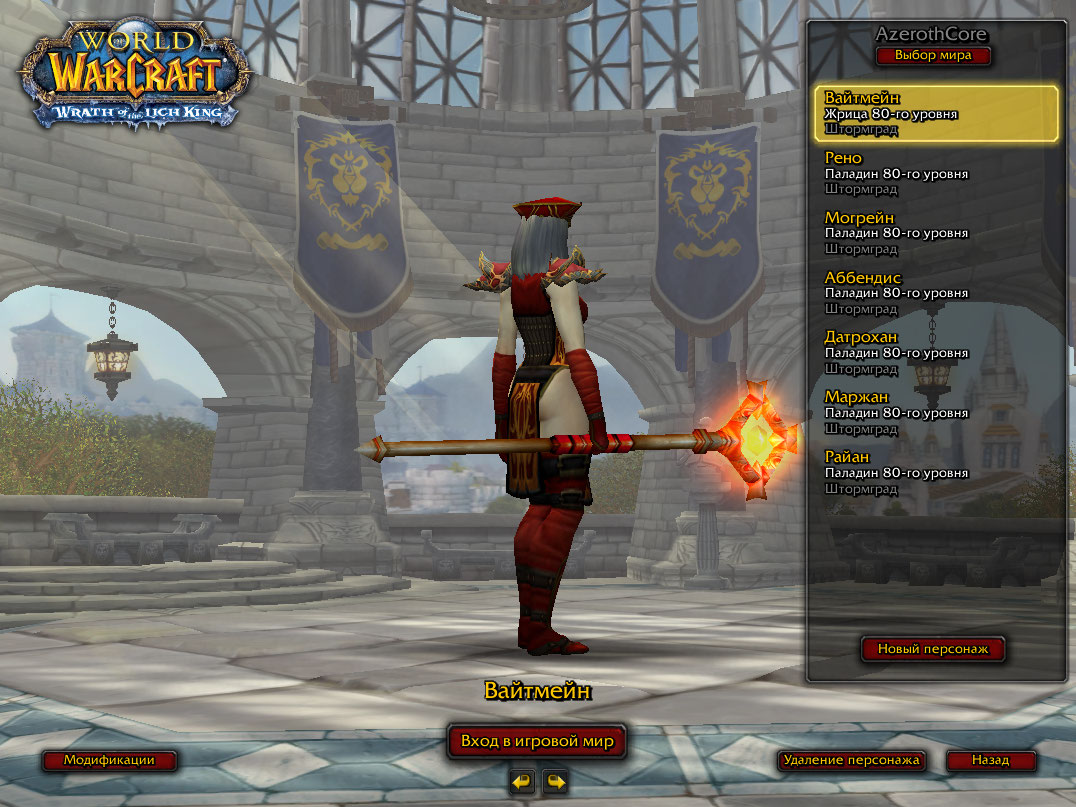Pick the paladin Аббендис
1076x807 pixels.
click(937, 293)
